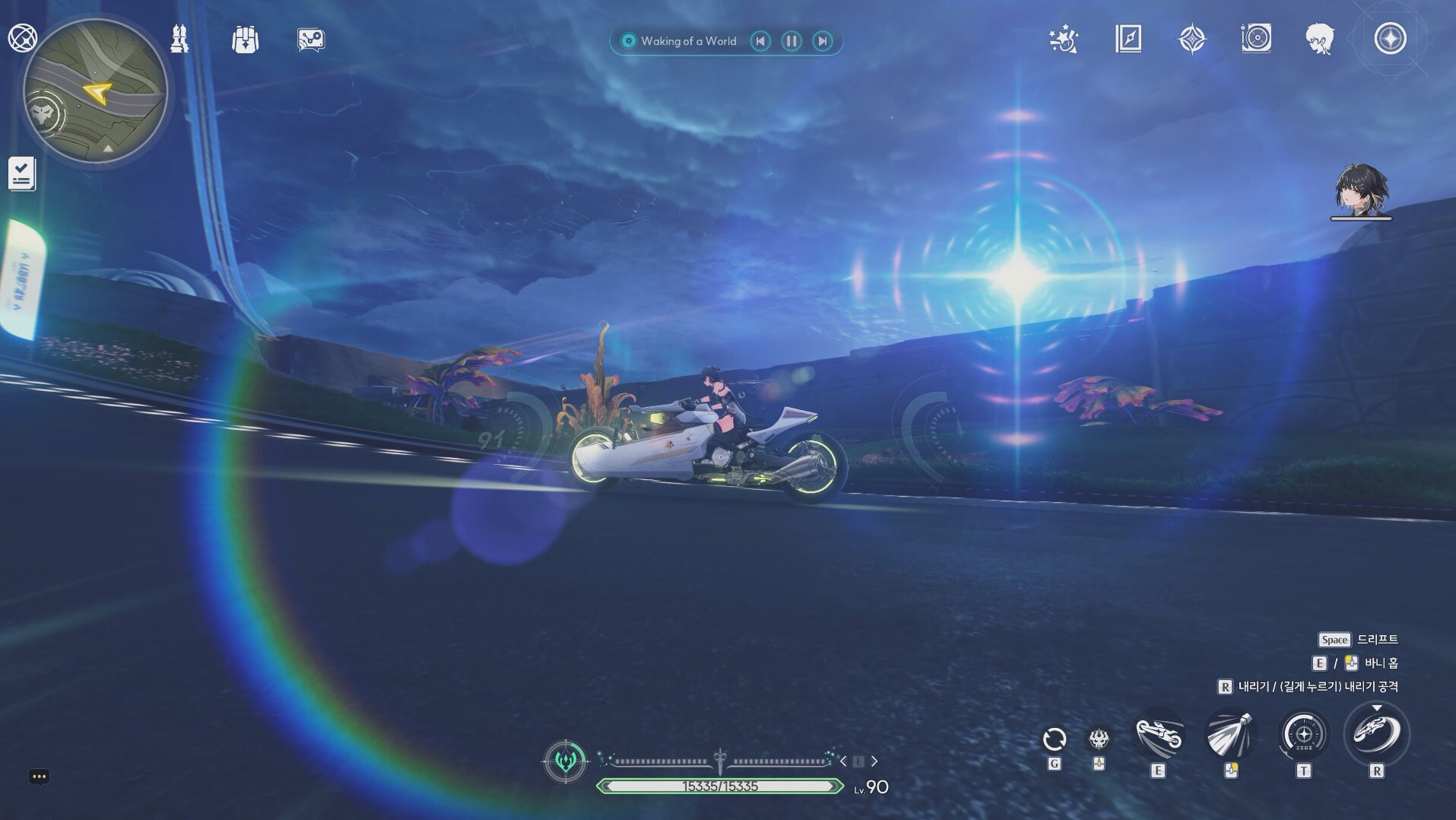Toggle the headlight beam icon
Image resolution: width=1456 pixels, height=820 pixels.
[1230, 734]
